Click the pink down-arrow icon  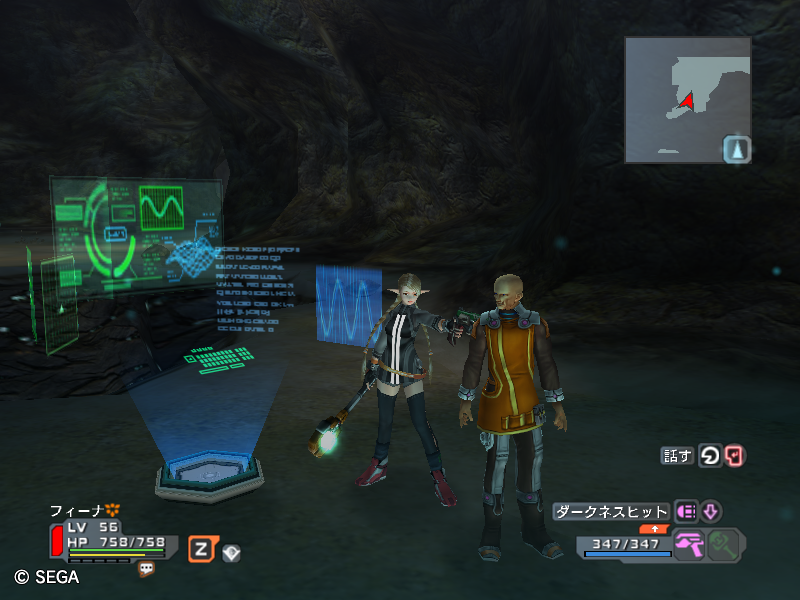710,512
